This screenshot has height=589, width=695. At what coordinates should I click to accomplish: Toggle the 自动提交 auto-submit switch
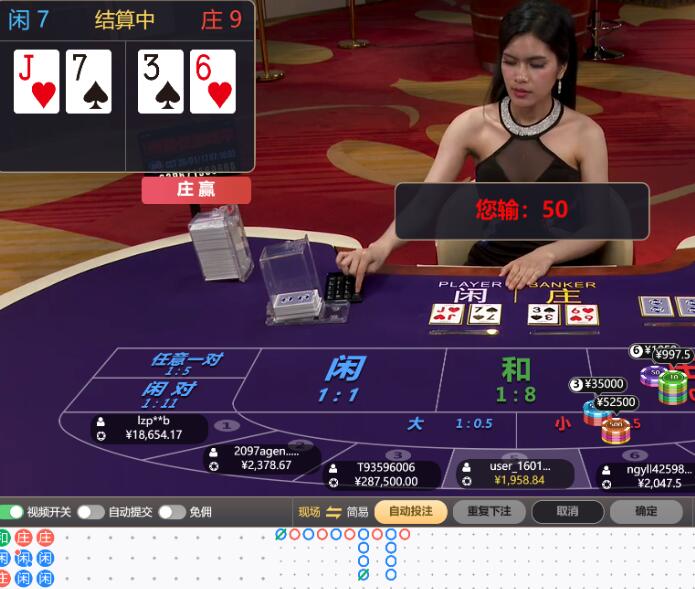(x=91, y=512)
